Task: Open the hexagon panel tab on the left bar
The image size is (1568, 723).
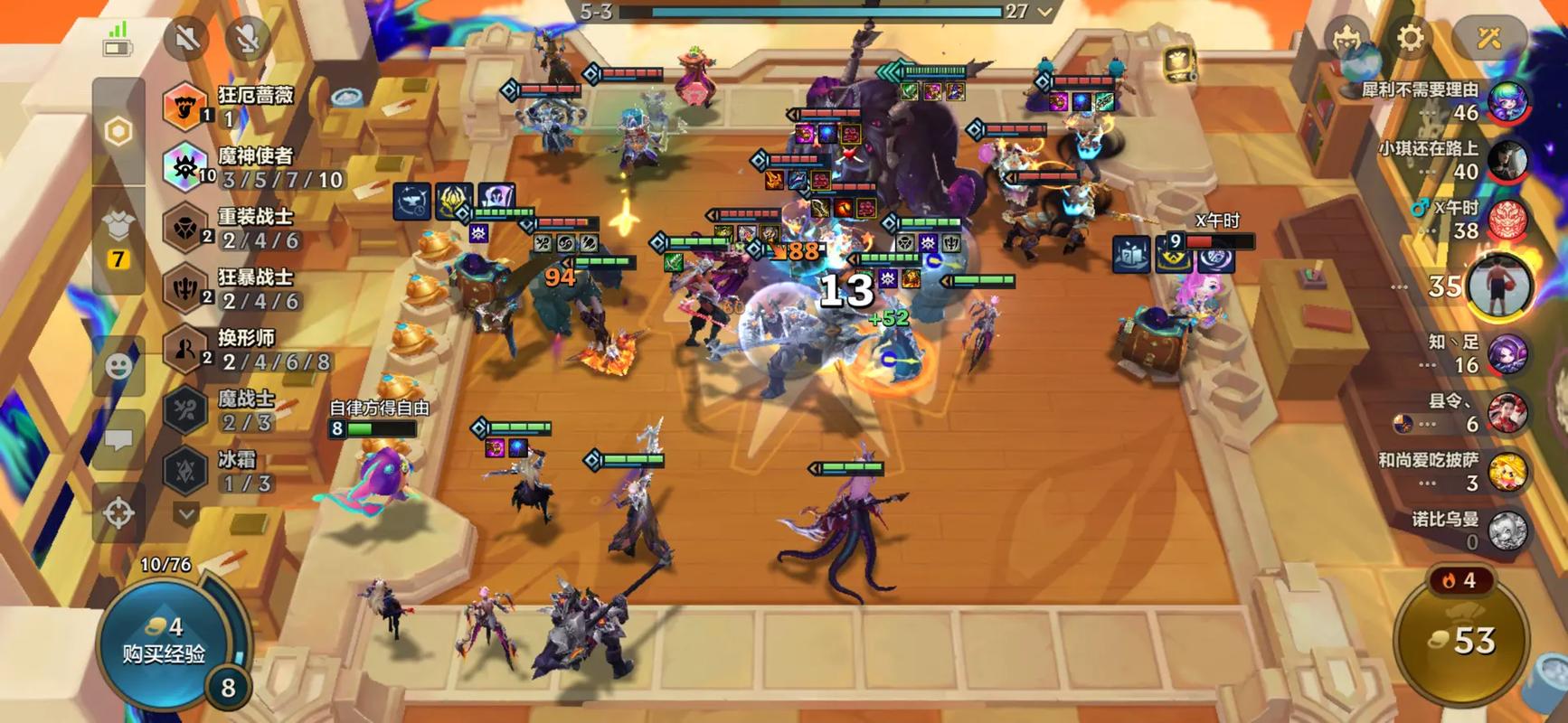Action: tap(118, 132)
